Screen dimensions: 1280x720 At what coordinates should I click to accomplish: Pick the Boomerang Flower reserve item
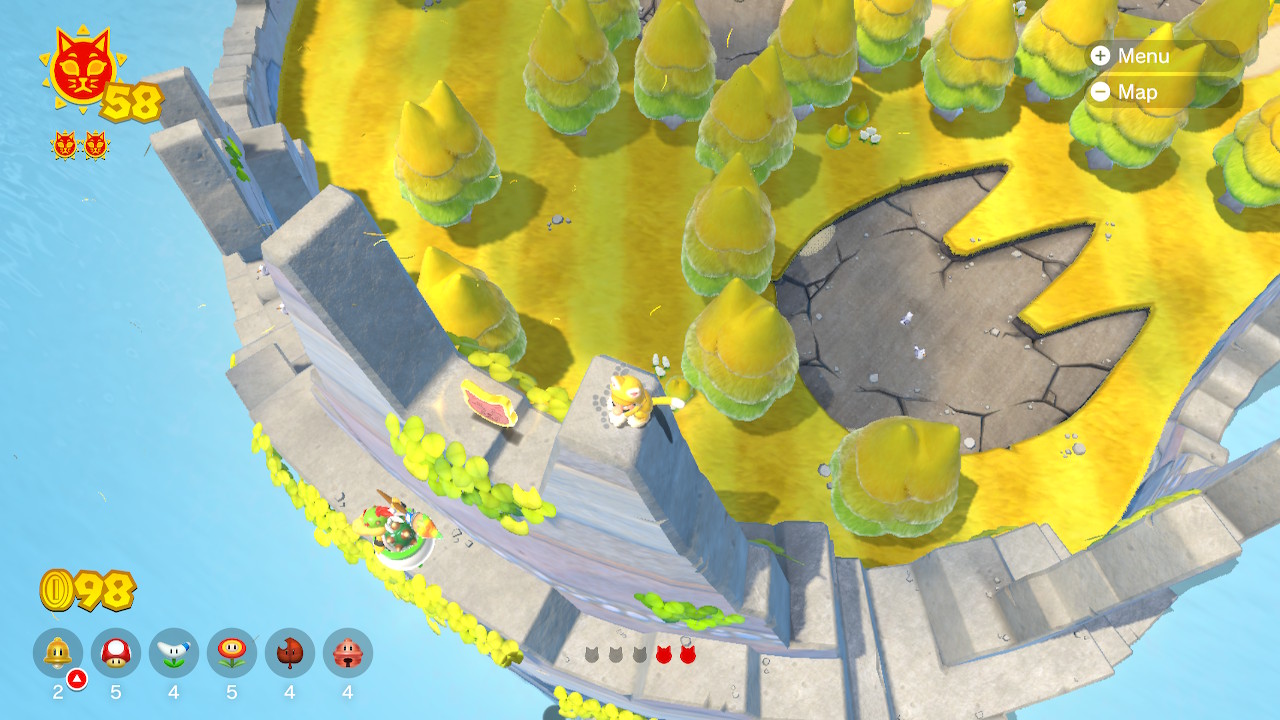(x=174, y=653)
